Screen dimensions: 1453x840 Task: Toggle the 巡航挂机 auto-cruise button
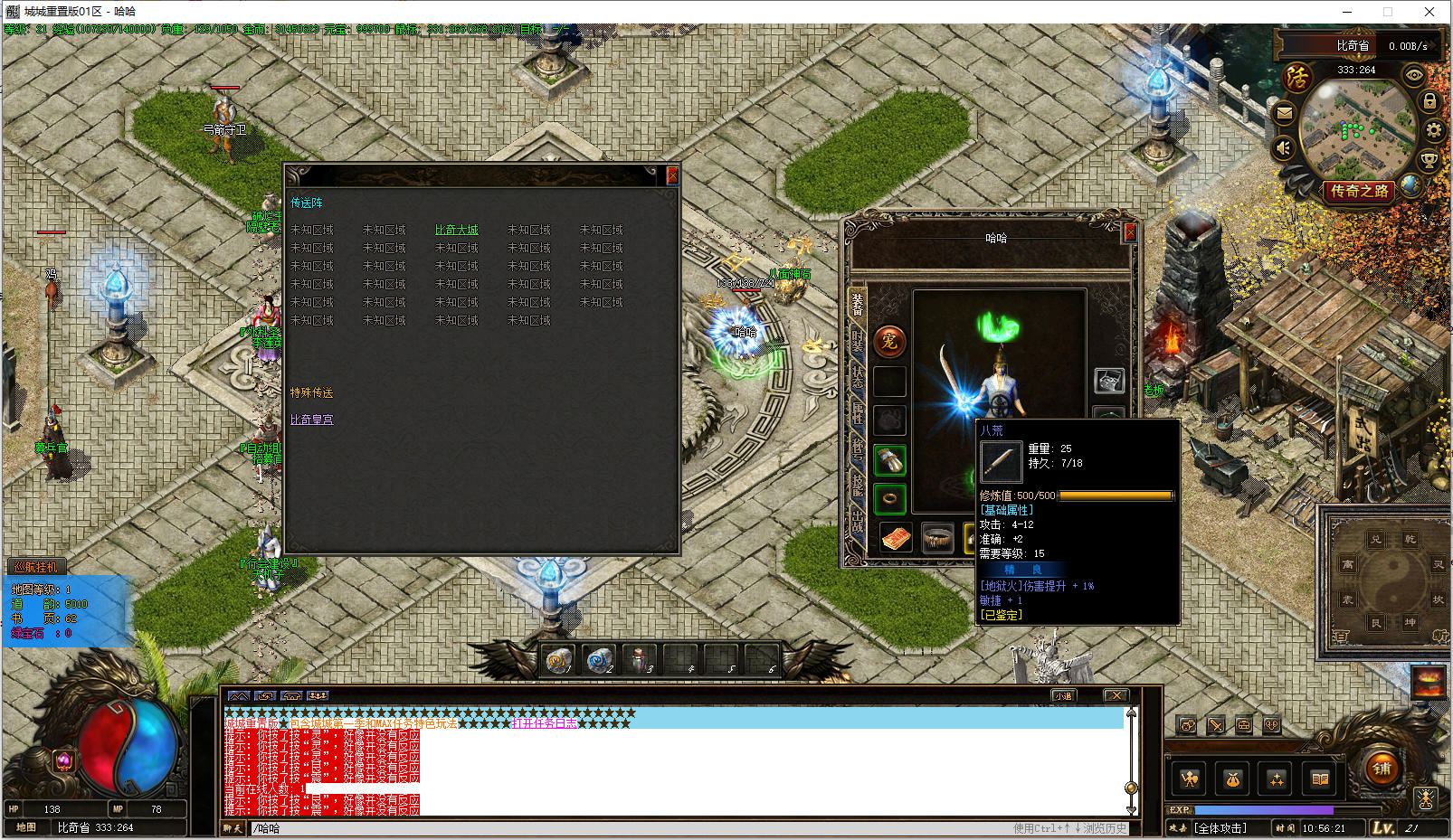click(36, 567)
